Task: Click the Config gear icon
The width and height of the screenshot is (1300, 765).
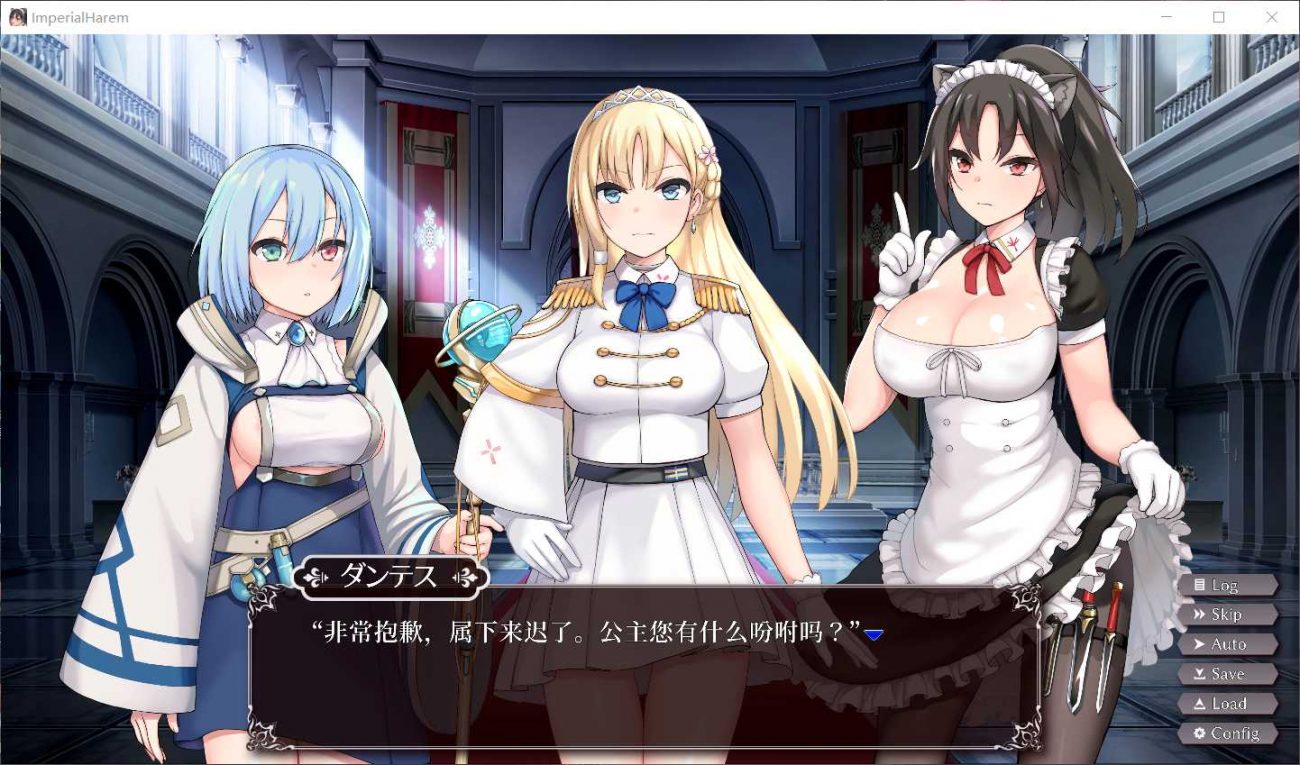Action: [x=1198, y=733]
